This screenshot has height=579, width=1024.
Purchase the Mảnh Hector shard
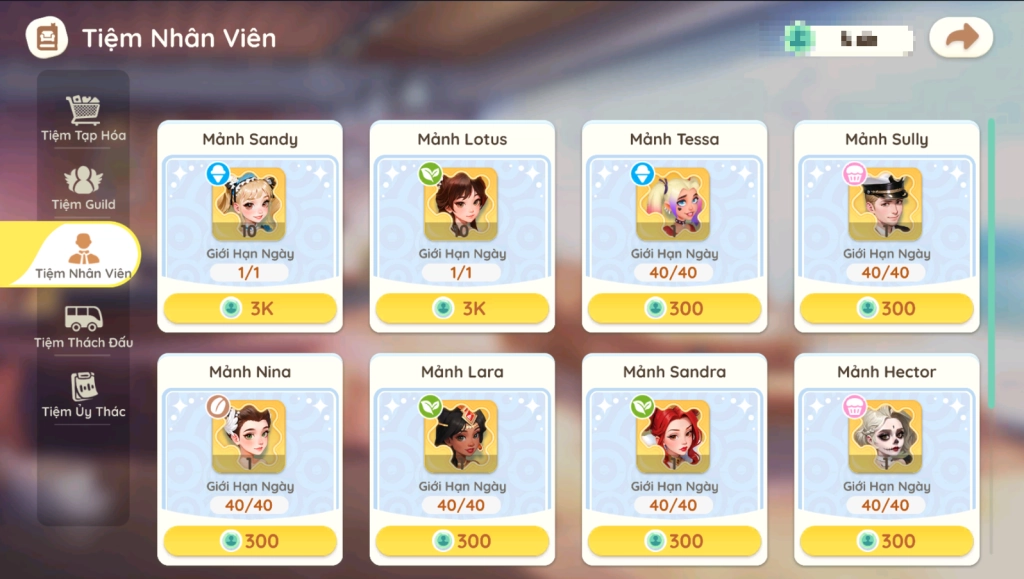886,541
